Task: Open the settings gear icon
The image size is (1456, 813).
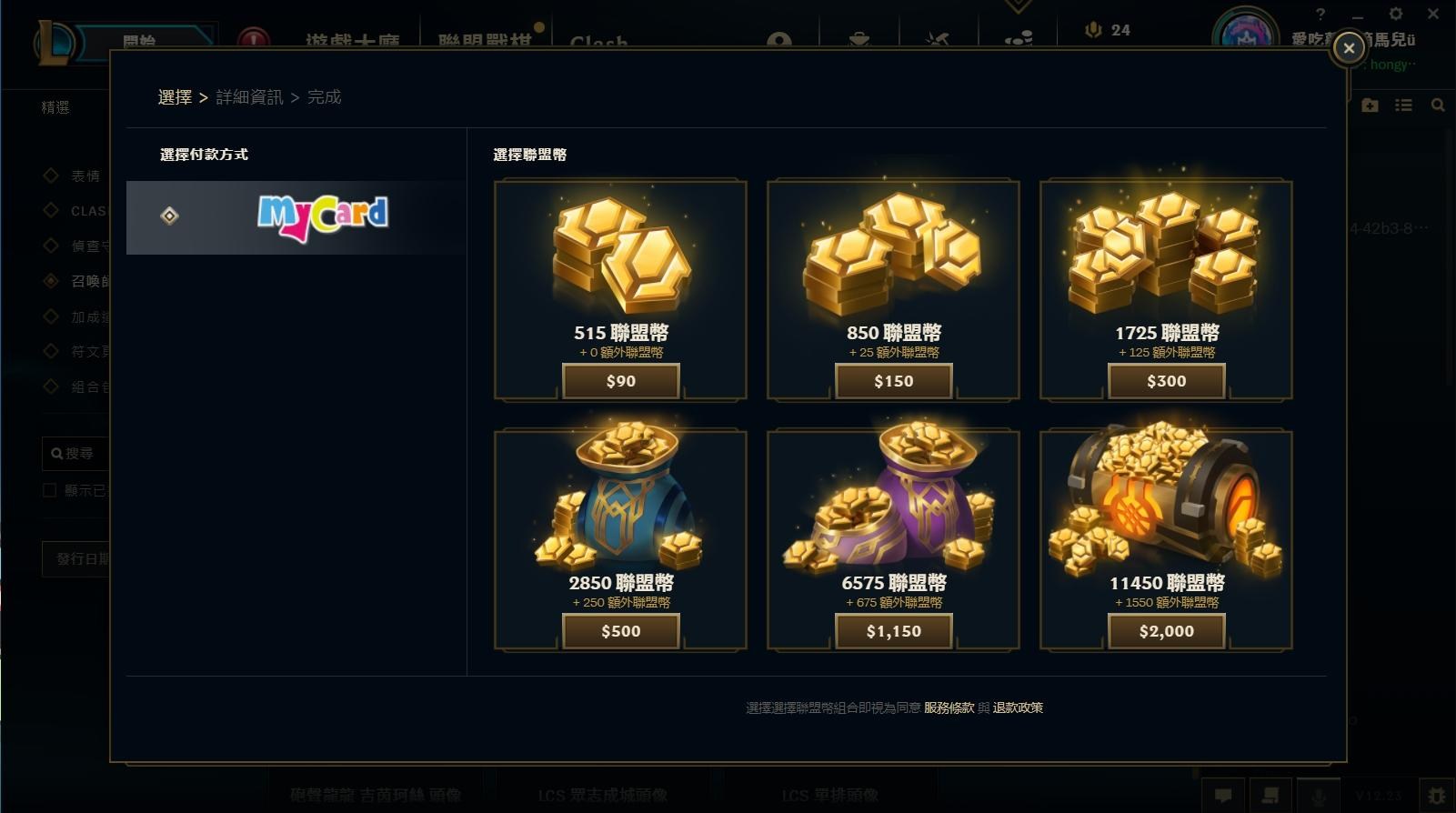Action: [1397, 14]
